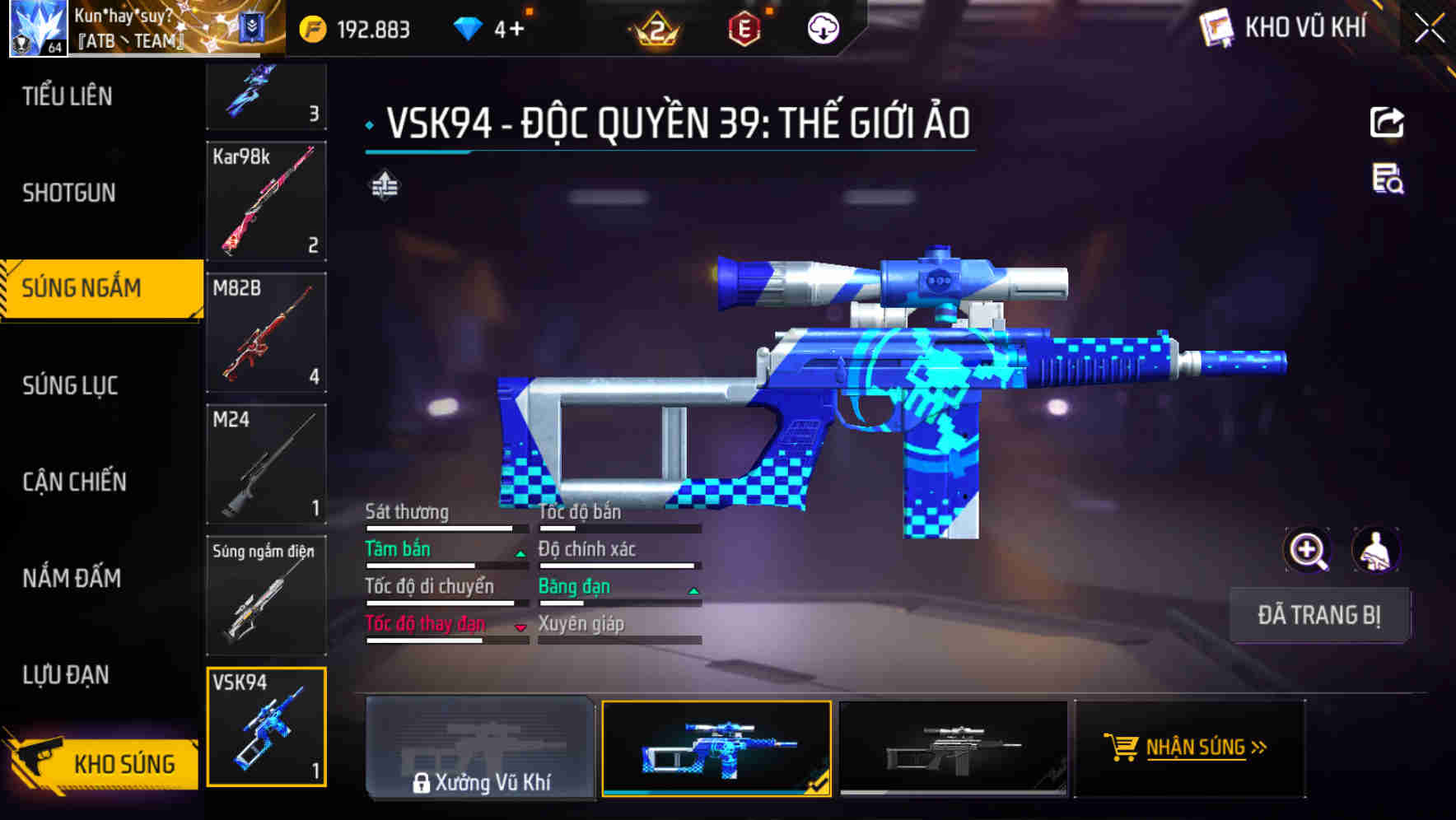Image resolution: width=1456 pixels, height=820 pixels.
Task: Switch to the SHOTGUN category
Action: [69, 193]
